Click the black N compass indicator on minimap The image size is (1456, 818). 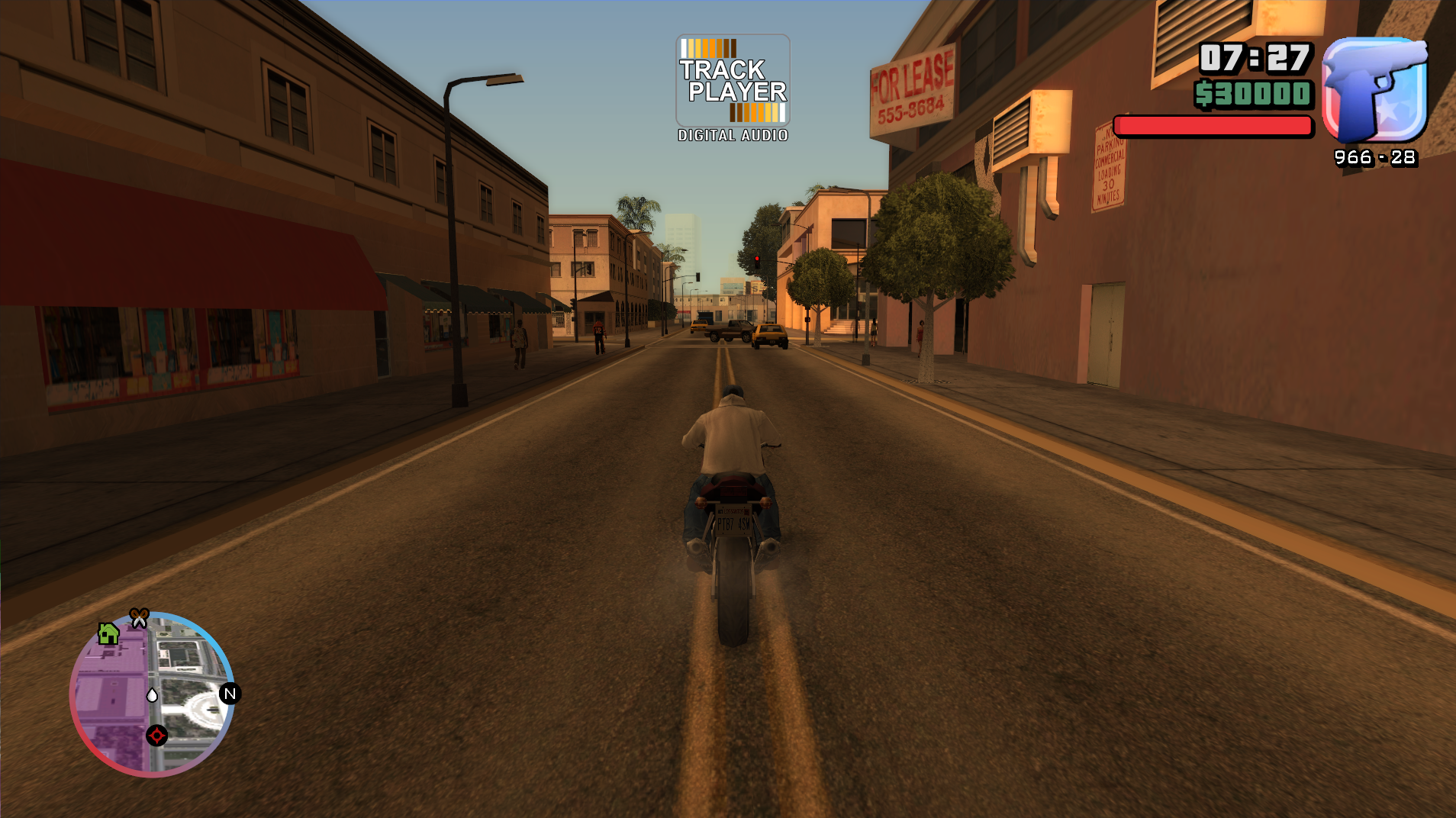tap(228, 694)
